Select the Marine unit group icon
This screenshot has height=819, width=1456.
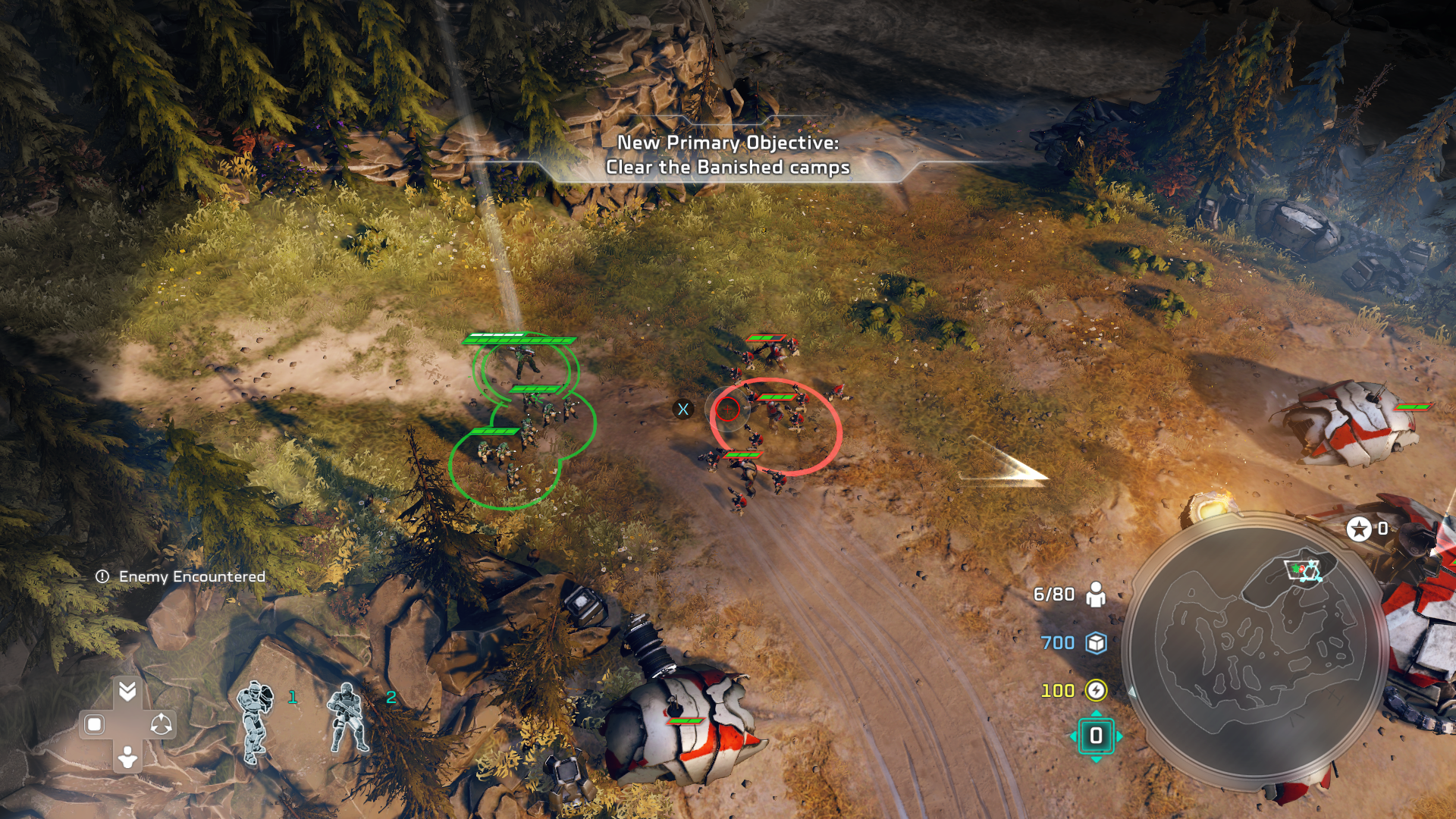coord(348,718)
